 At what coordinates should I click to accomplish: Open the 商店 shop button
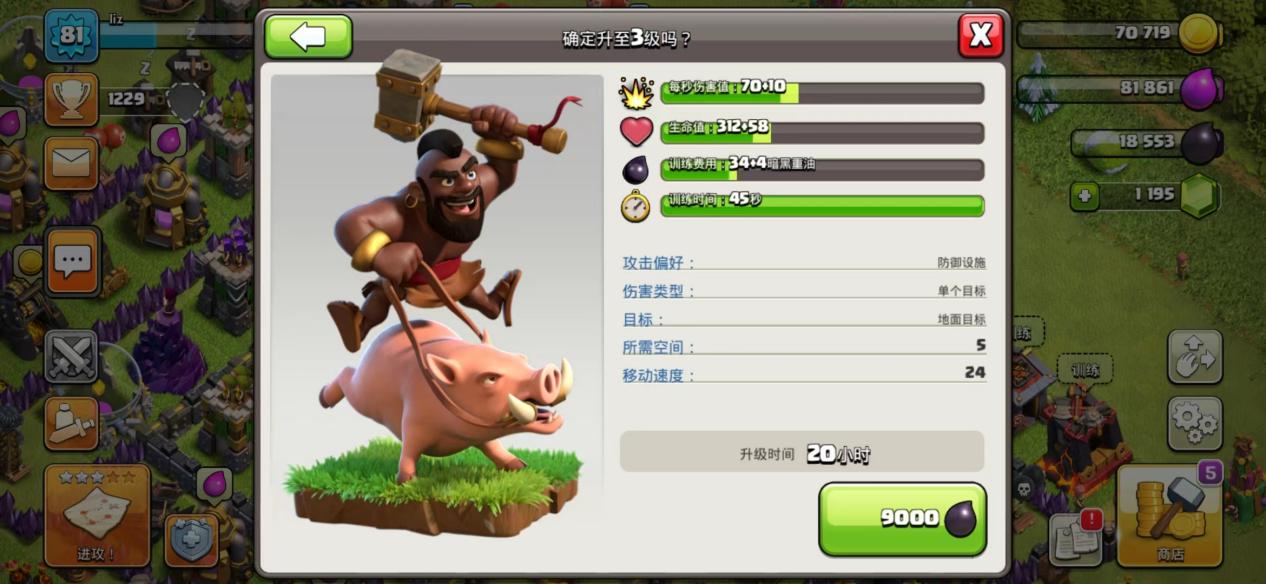tap(1170, 516)
